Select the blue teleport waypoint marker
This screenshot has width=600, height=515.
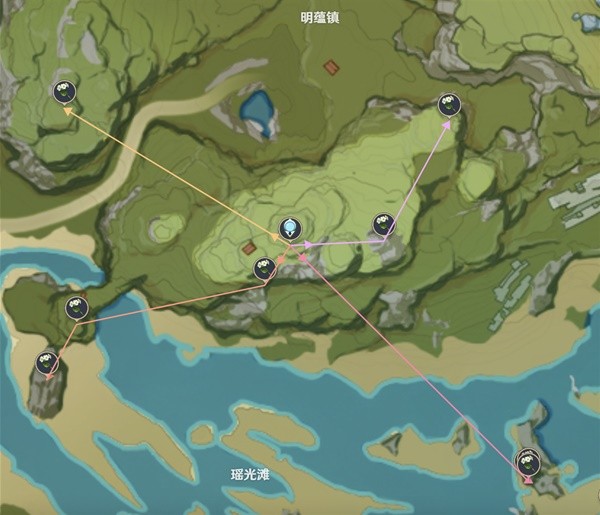point(290,226)
